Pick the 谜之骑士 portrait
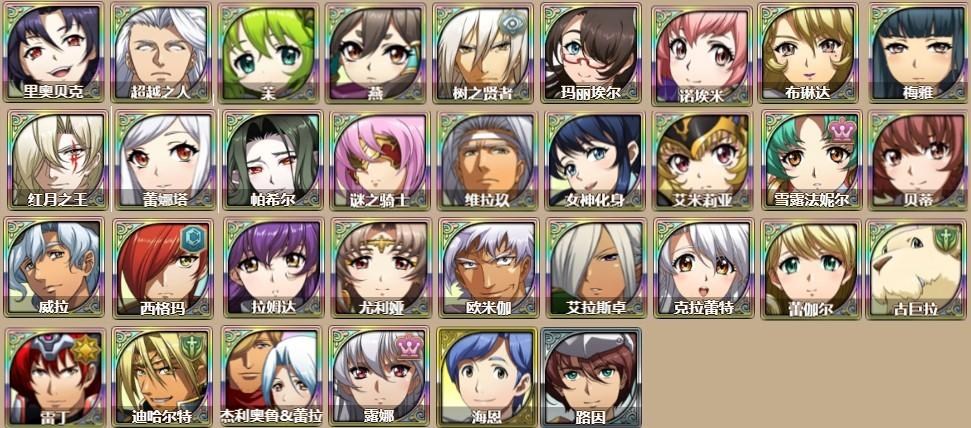This screenshot has height=428, width=971. click(x=376, y=158)
